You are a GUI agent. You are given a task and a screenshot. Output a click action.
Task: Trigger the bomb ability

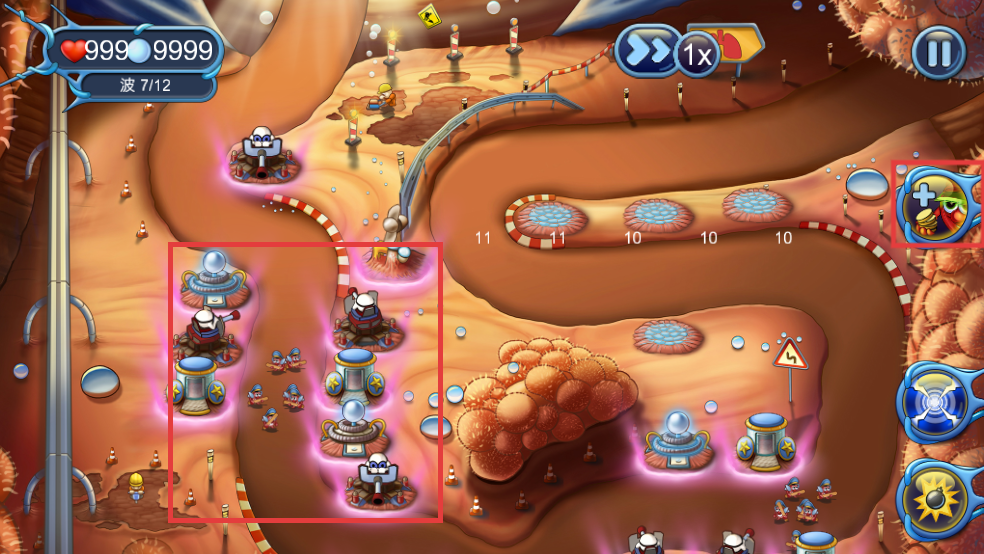(936, 497)
